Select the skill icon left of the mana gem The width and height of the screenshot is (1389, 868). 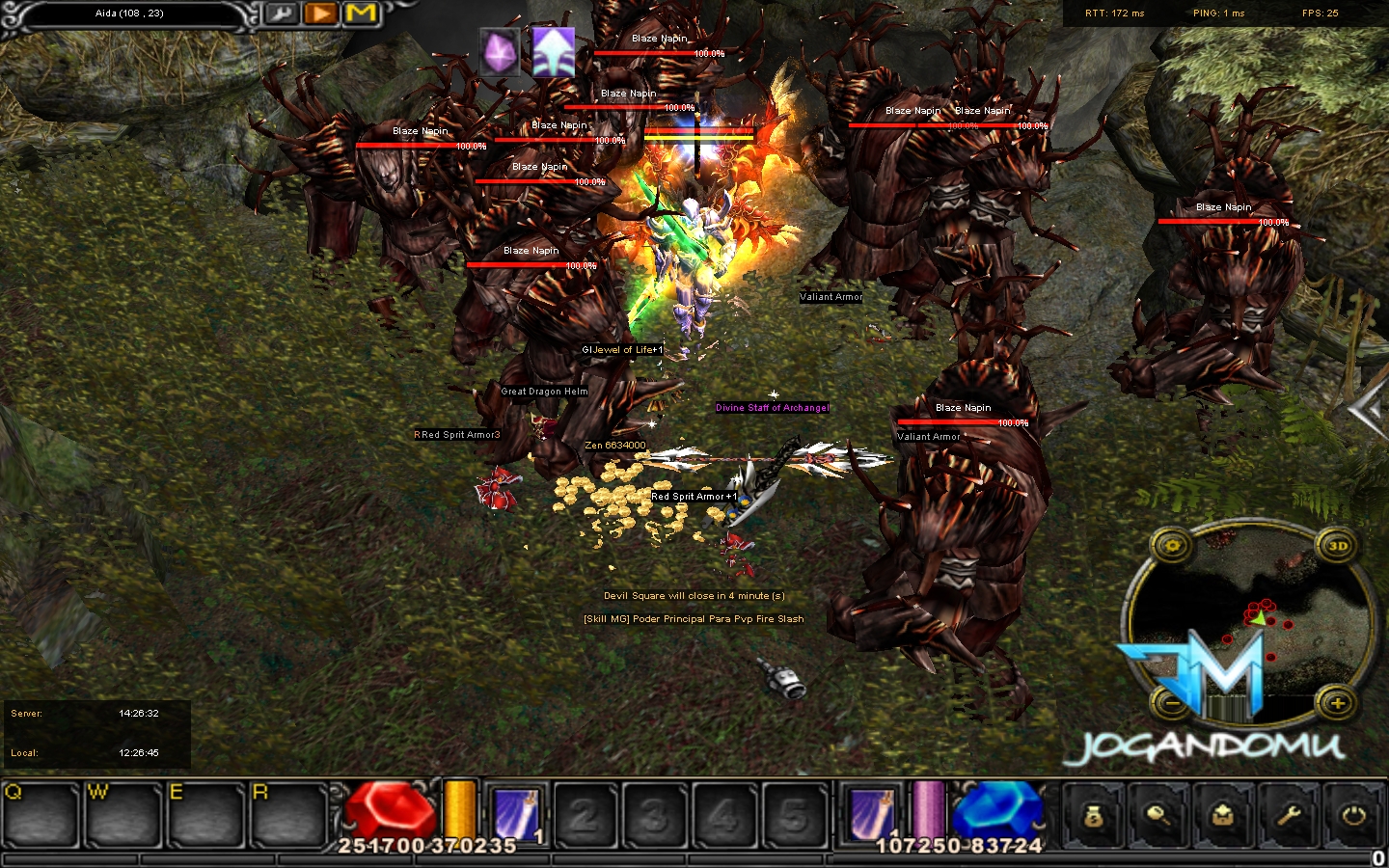tap(871, 815)
